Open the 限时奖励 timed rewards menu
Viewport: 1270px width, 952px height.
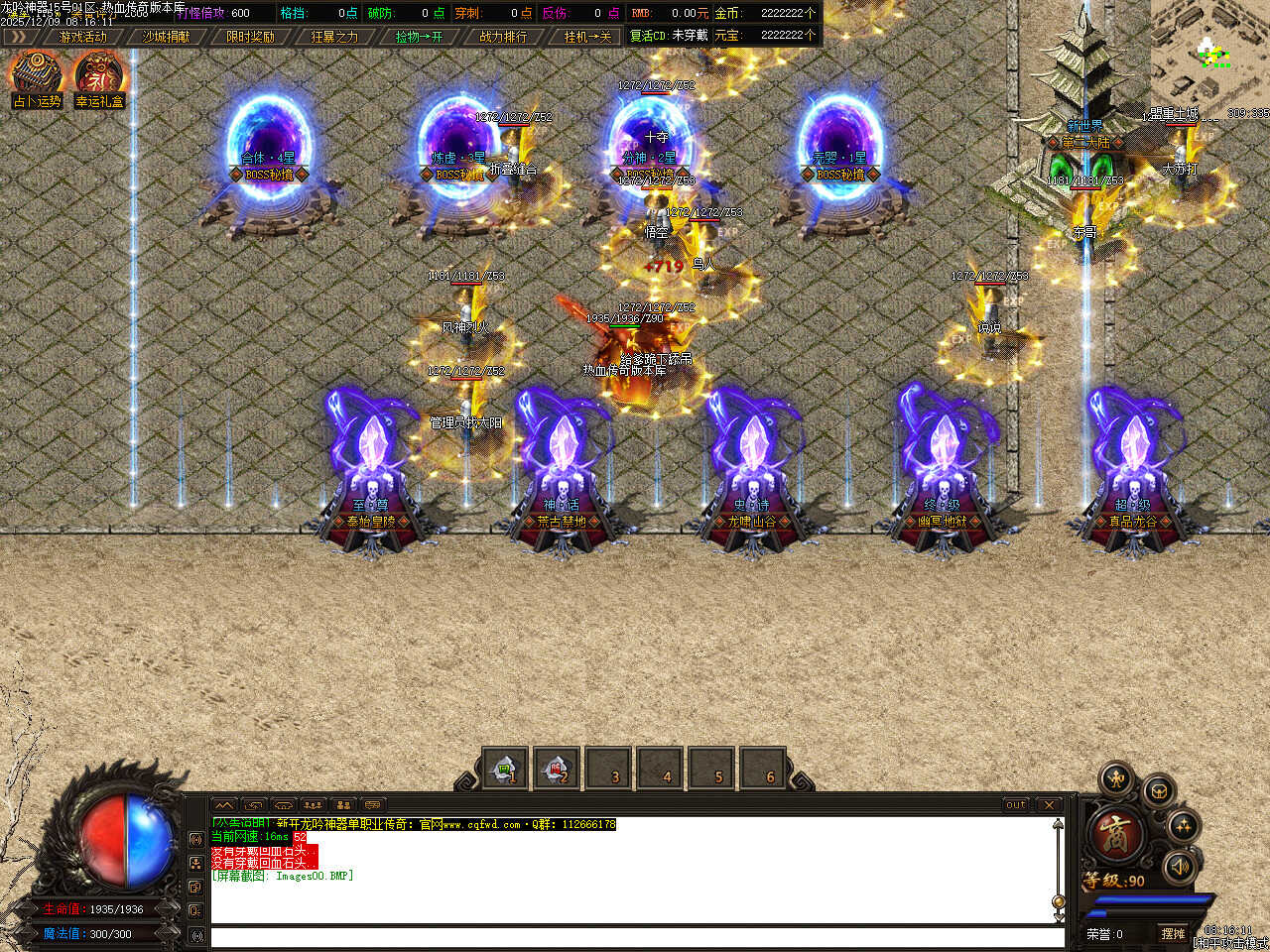coord(250,37)
